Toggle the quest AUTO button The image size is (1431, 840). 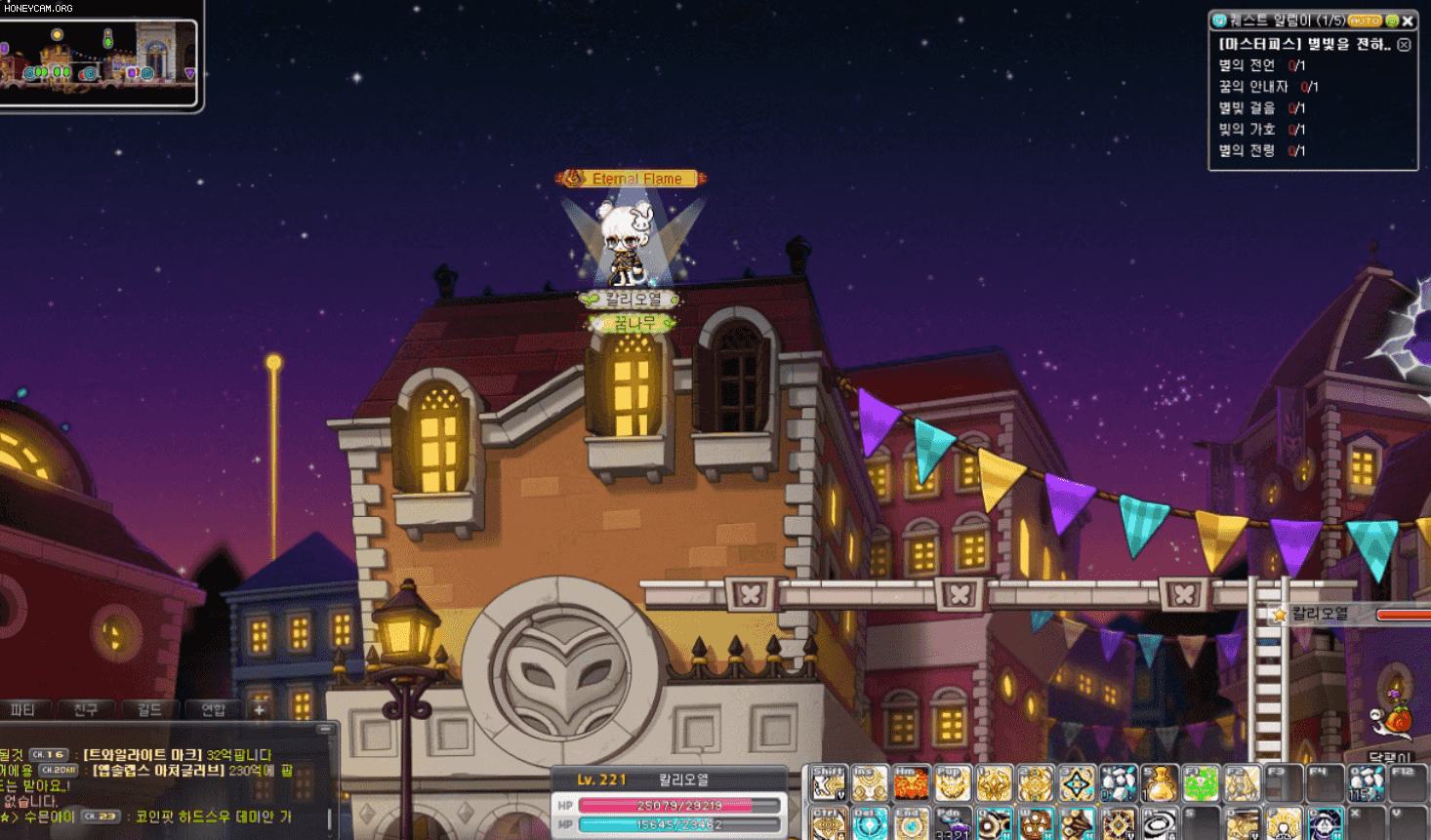coord(1365,20)
